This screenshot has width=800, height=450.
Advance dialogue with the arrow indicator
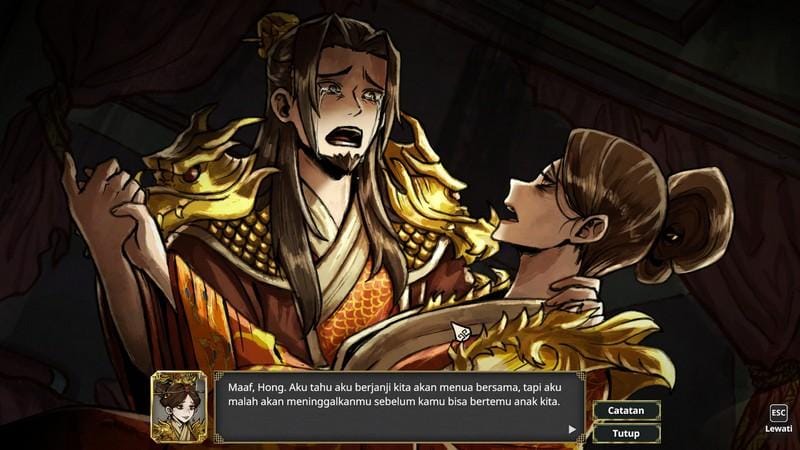click(x=572, y=429)
